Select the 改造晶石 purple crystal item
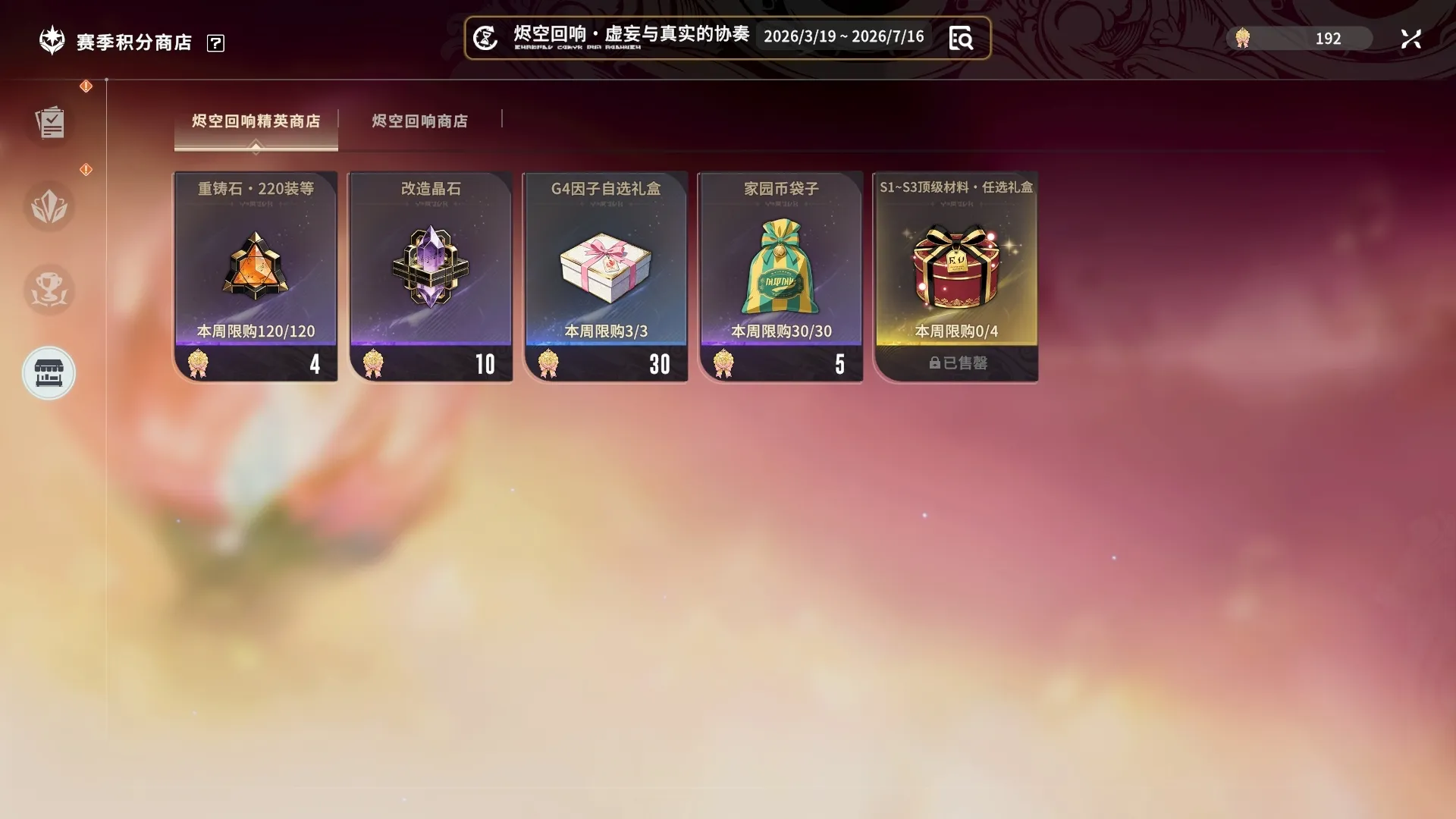The height and width of the screenshot is (819, 1456). tap(431, 276)
